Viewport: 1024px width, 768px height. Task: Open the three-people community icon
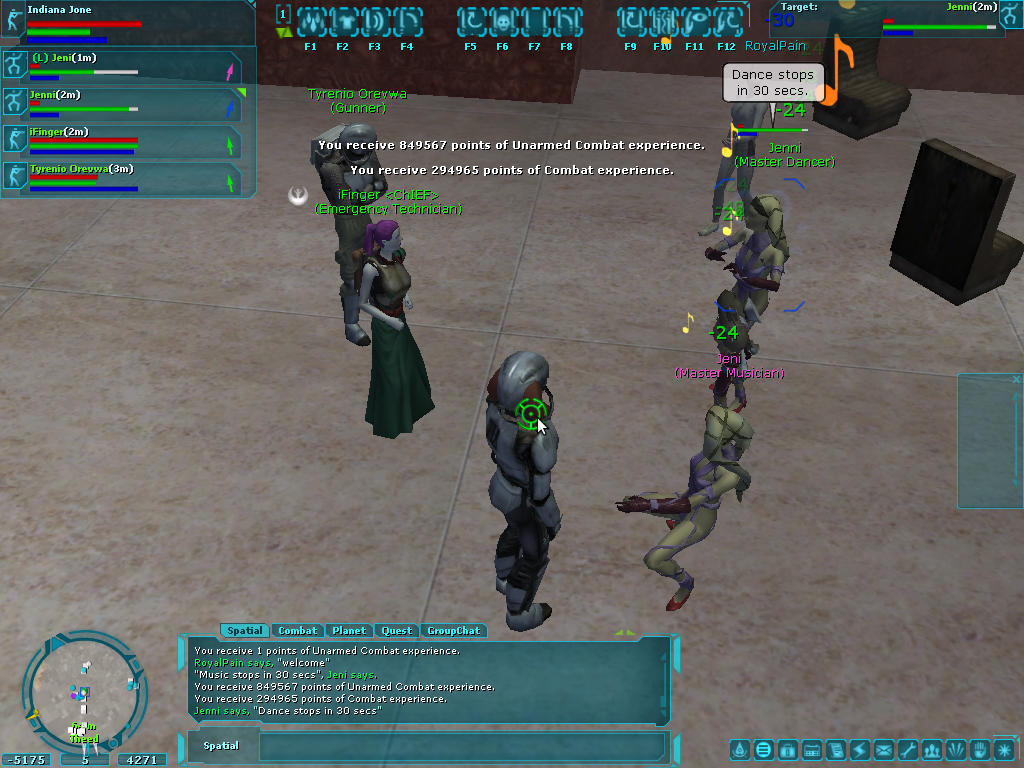click(x=932, y=749)
